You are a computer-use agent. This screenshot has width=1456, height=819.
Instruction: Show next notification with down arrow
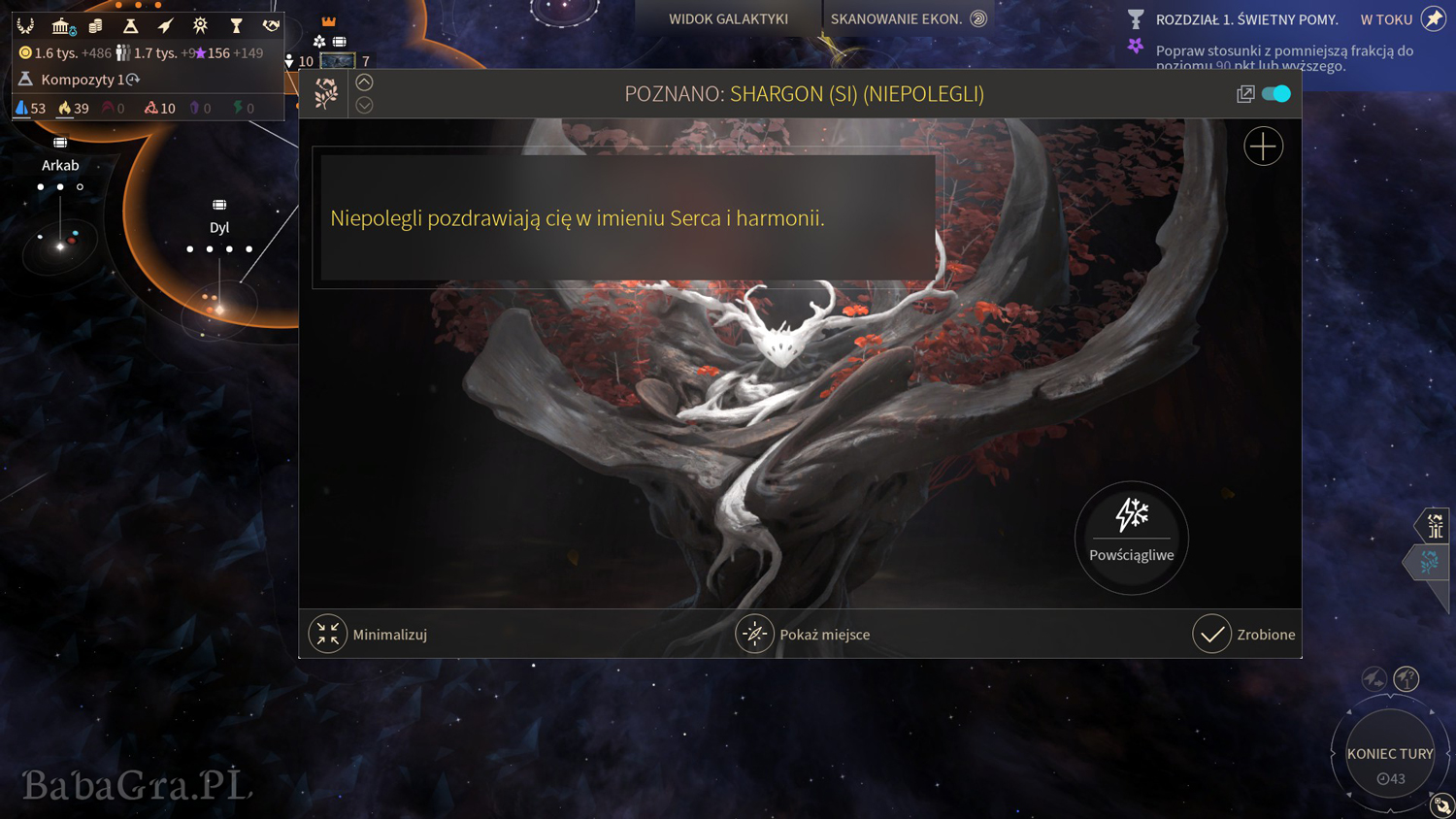[364, 105]
